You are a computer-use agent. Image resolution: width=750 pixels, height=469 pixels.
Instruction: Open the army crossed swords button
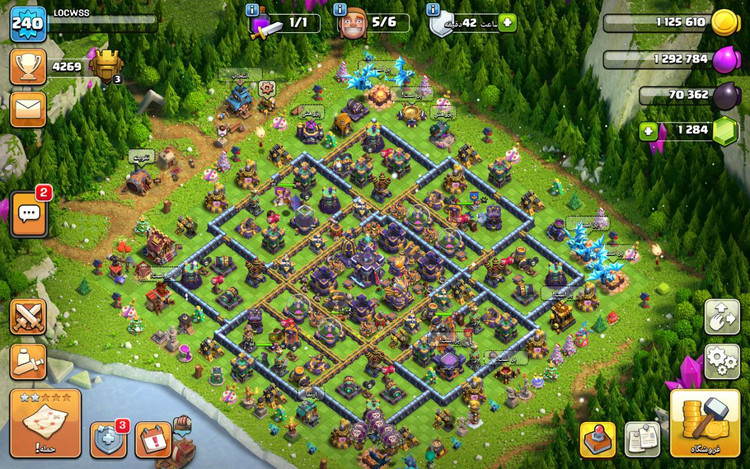click(28, 317)
